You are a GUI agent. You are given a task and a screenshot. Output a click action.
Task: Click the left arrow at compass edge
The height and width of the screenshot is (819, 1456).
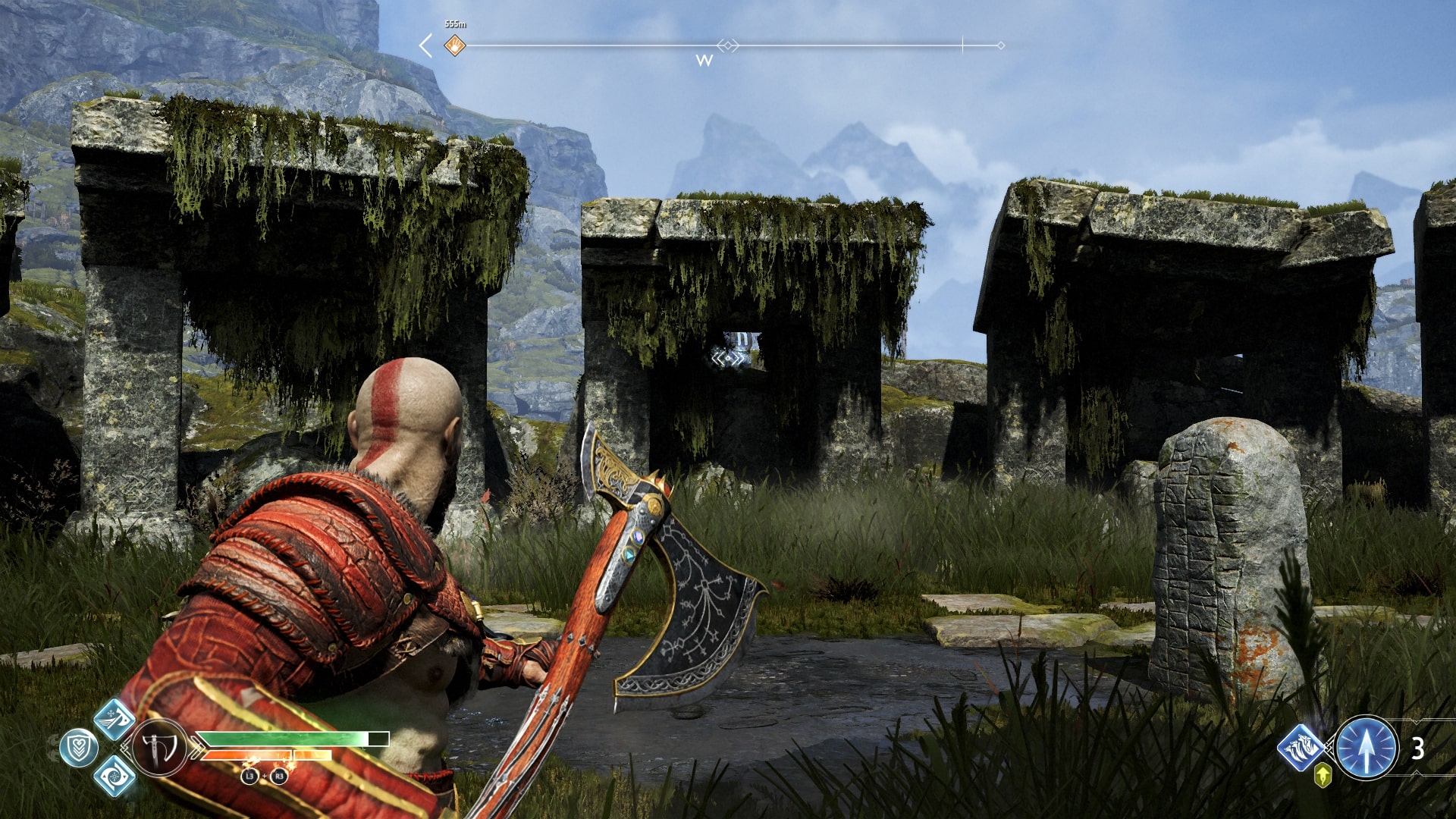[x=426, y=45]
